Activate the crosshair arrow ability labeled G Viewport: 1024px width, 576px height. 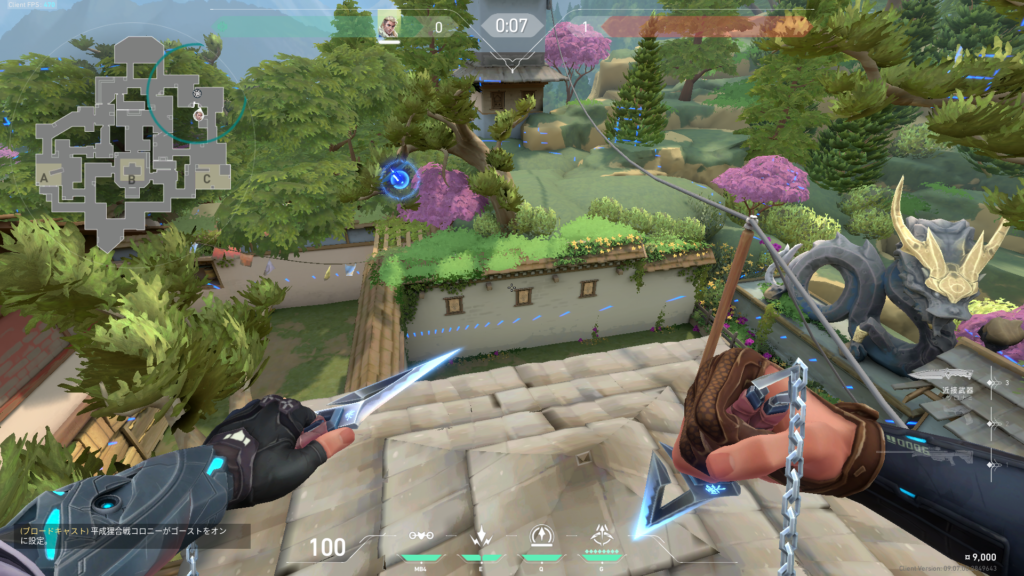(x=602, y=536)
